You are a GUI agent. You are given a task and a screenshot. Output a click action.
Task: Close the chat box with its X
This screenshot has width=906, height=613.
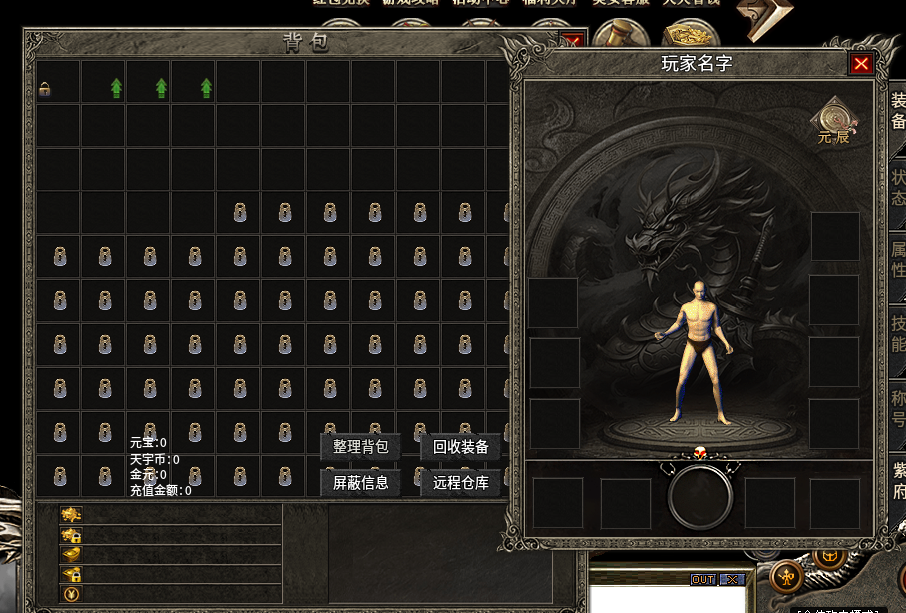point(733,580)
